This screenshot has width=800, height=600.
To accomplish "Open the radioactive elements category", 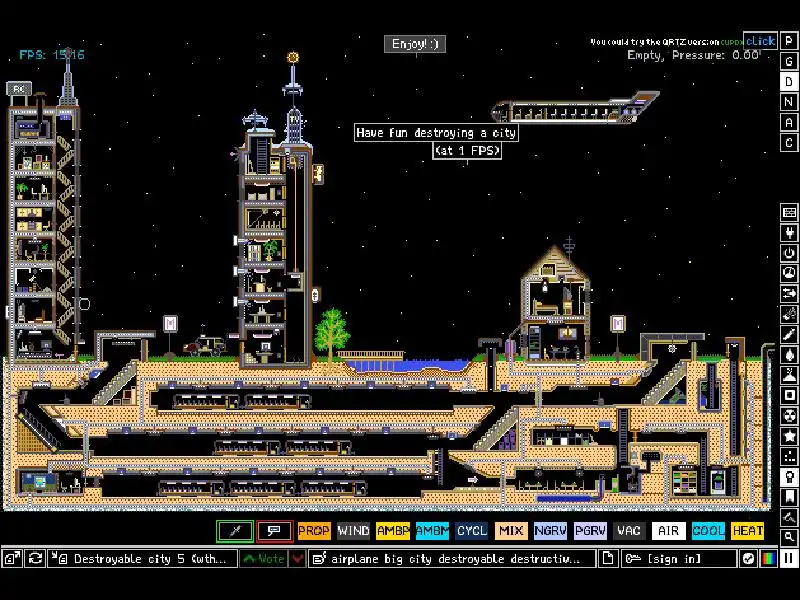I will tap(789, 415).
